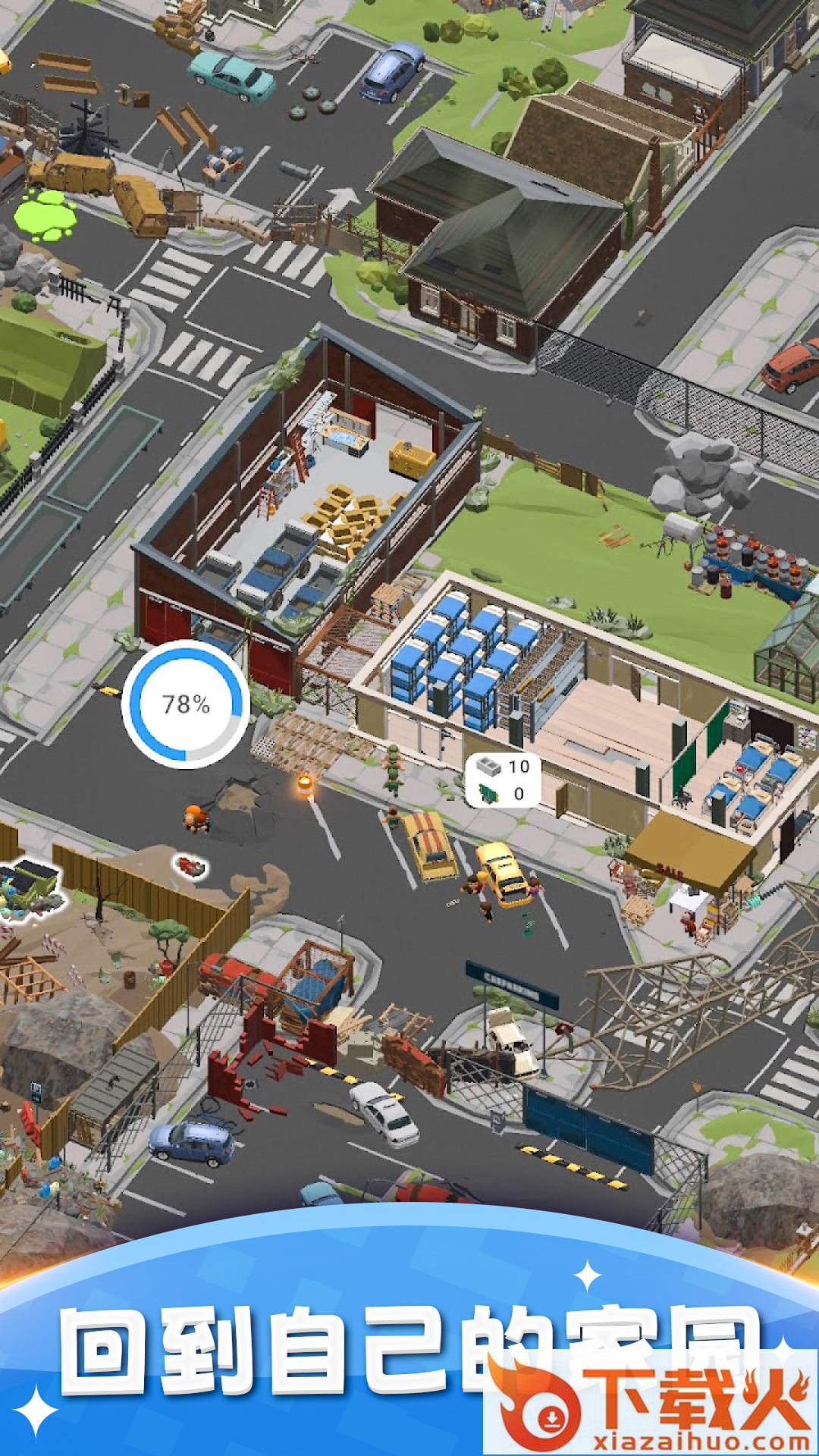Open the xiazaihuo.com watermark logo

(x=651, y=1404)
